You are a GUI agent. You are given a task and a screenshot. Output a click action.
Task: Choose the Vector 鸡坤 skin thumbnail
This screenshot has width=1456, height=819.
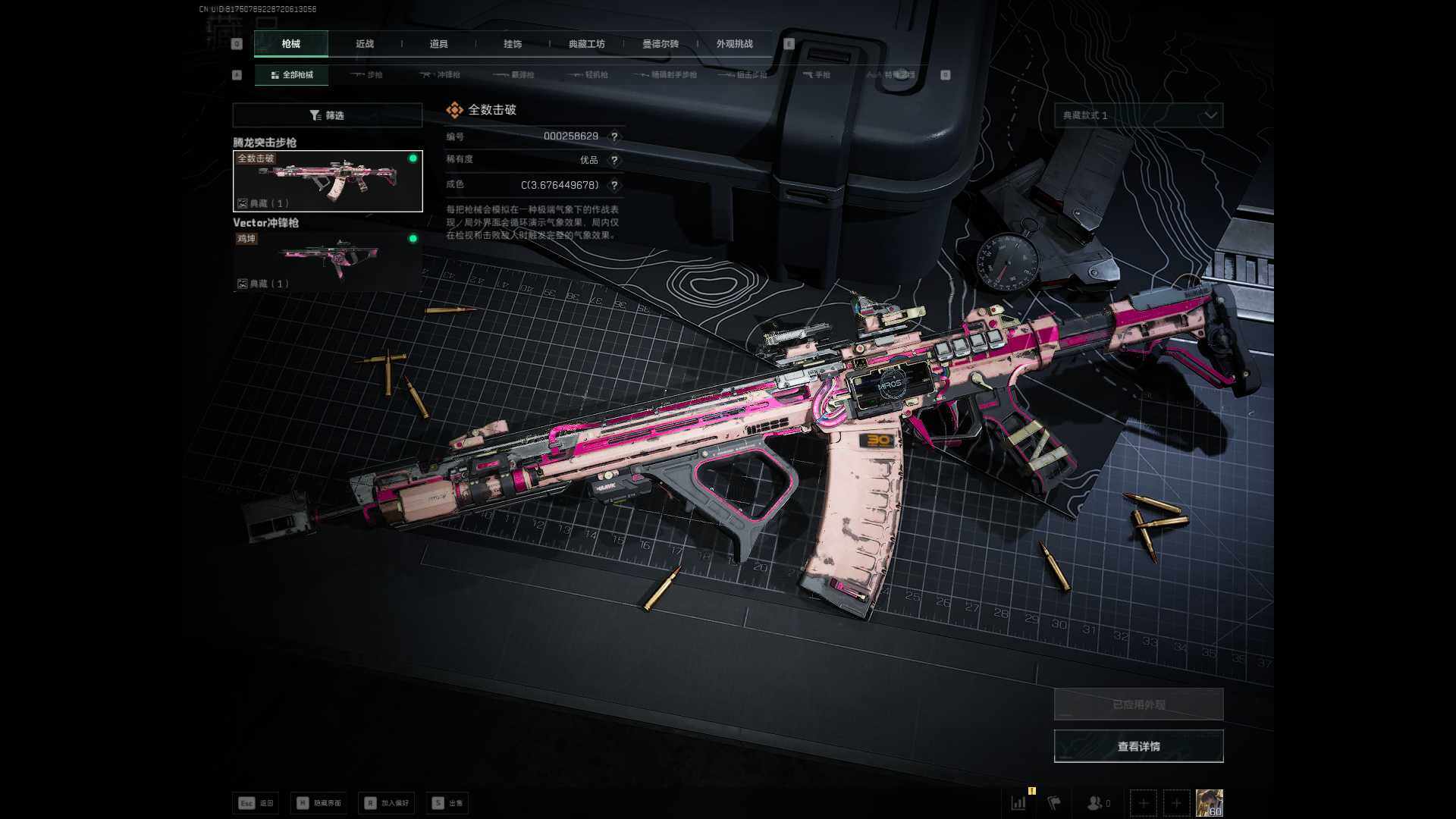(x=328, y=261)
